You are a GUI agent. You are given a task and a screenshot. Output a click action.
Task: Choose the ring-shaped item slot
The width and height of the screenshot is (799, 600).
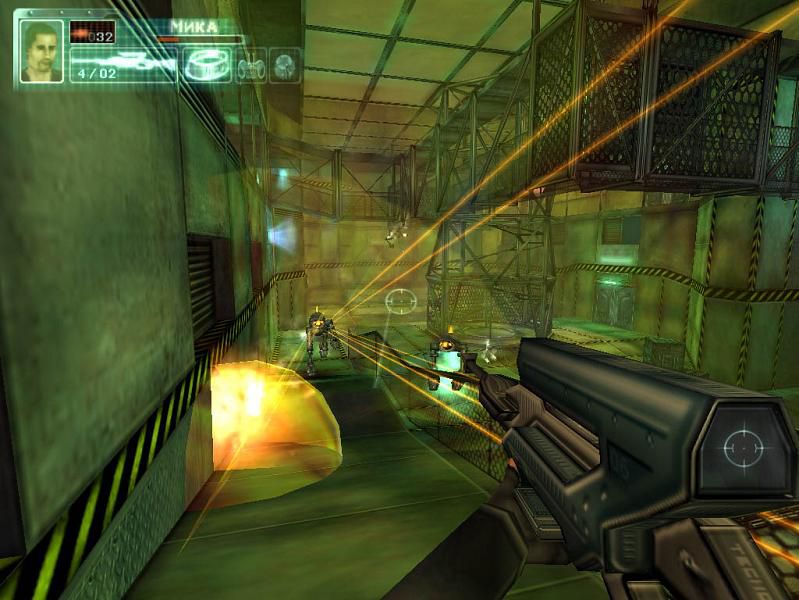(207, 65)
